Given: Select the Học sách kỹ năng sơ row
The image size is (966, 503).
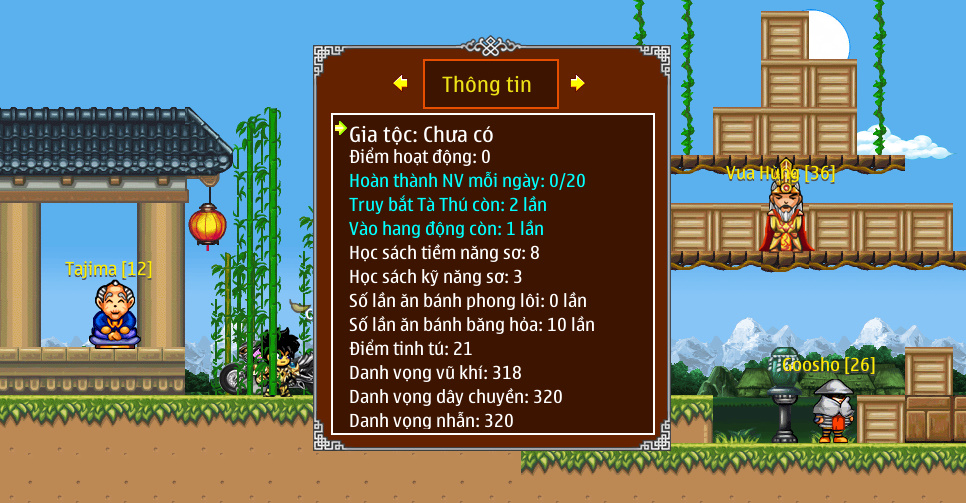Looking at the screenshot, I should pos(436,277).
